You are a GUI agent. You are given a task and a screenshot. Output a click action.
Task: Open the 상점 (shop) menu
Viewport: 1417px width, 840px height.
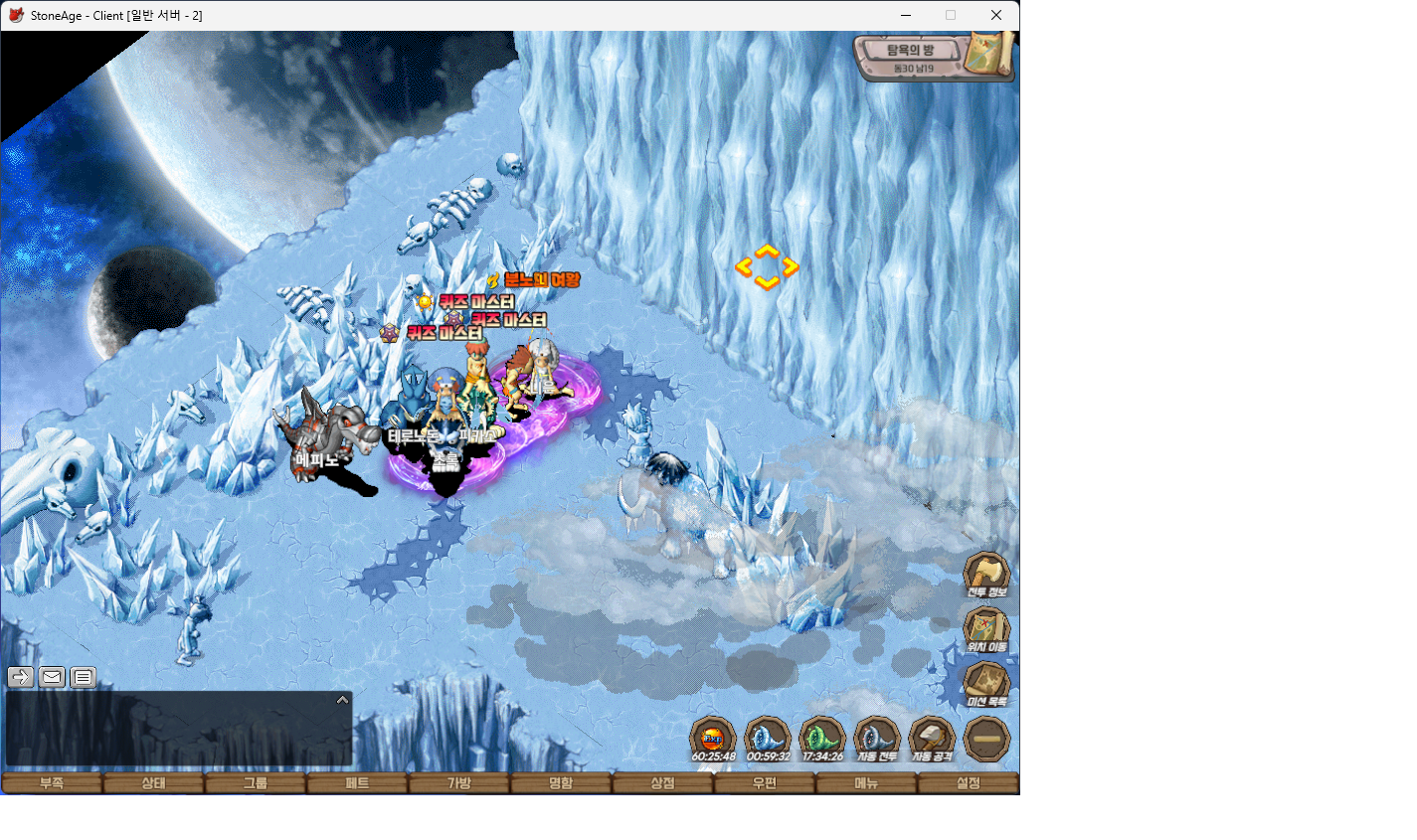point(662,783)
